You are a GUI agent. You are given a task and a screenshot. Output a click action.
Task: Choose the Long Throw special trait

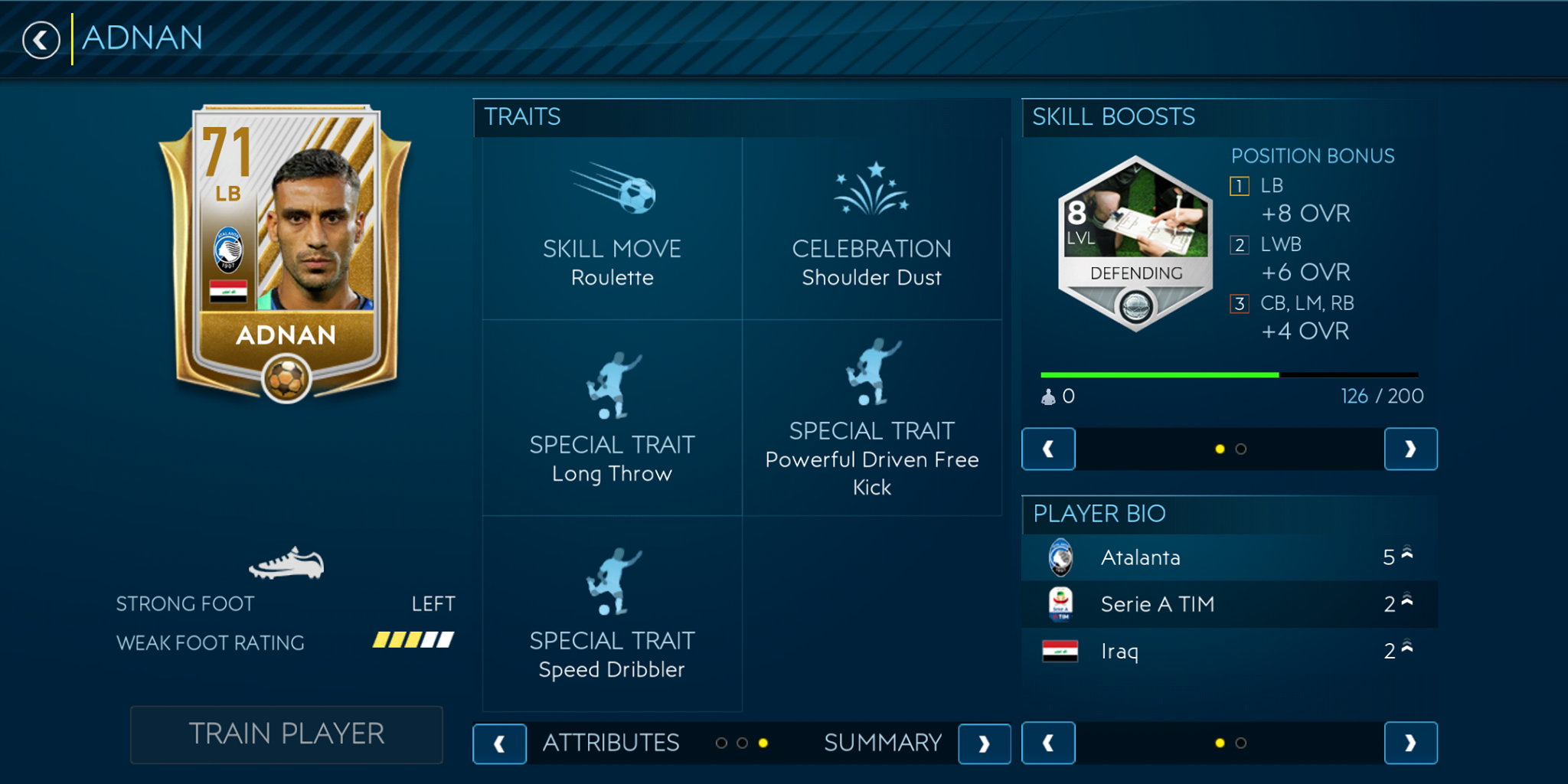coord(612,418)
